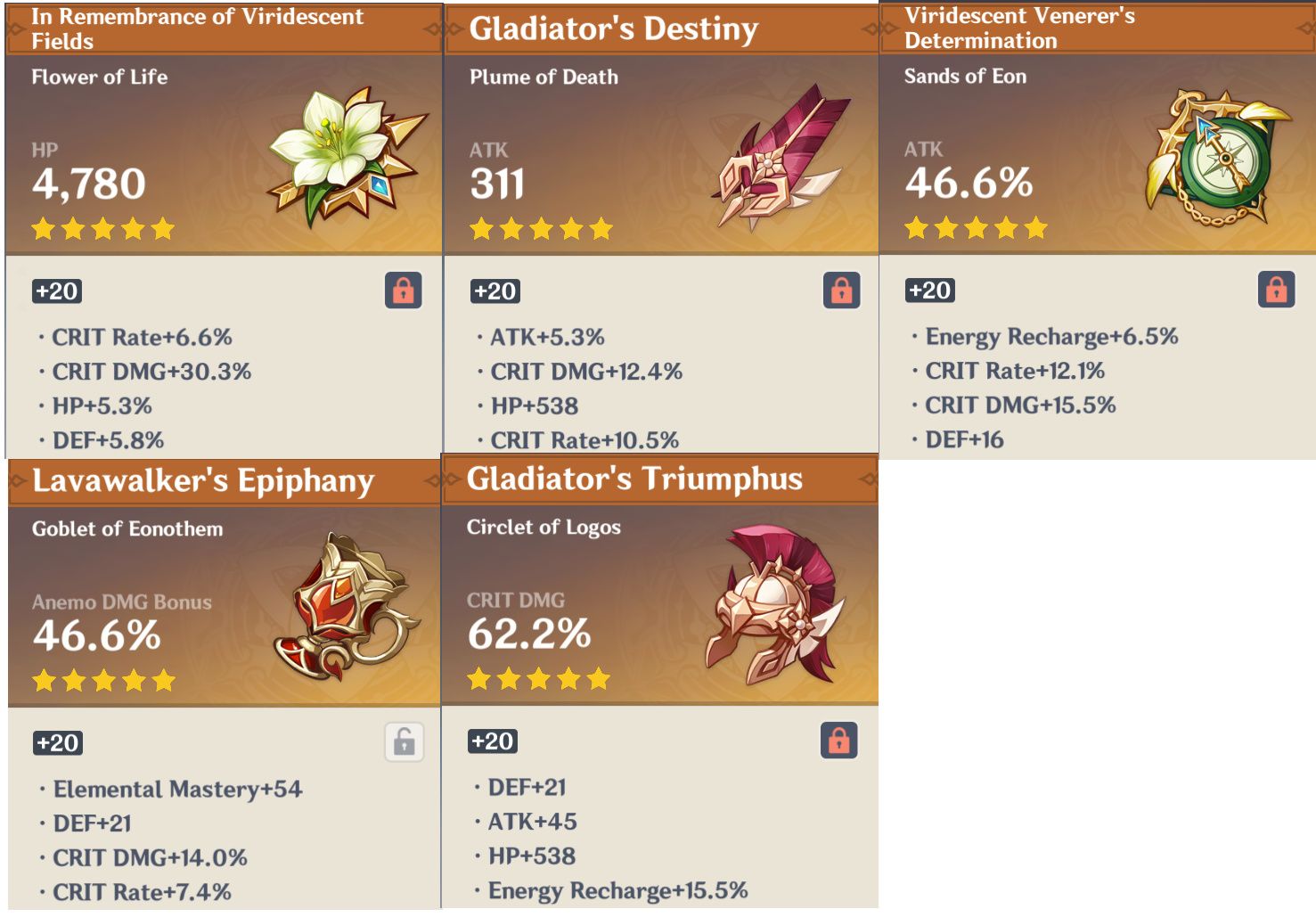
Task: Click the Elemental Mastery+54 substat entry
Action: (176, 790)
